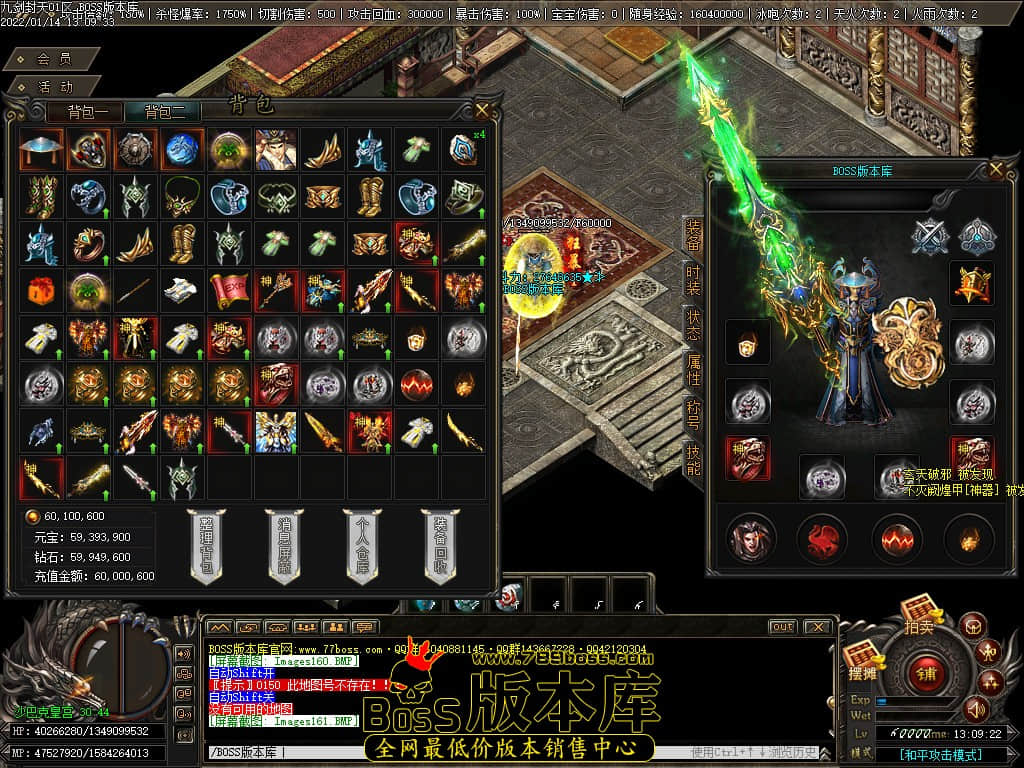Open the 摆摊 stall setup

pos(861,660)
